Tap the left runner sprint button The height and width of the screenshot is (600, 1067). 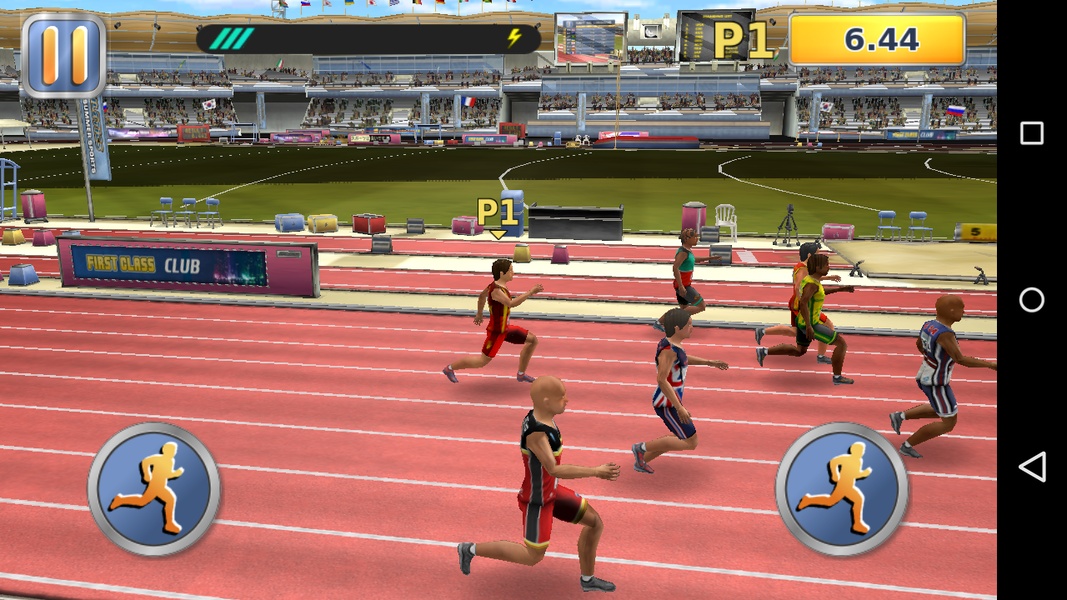pos(153,489)
